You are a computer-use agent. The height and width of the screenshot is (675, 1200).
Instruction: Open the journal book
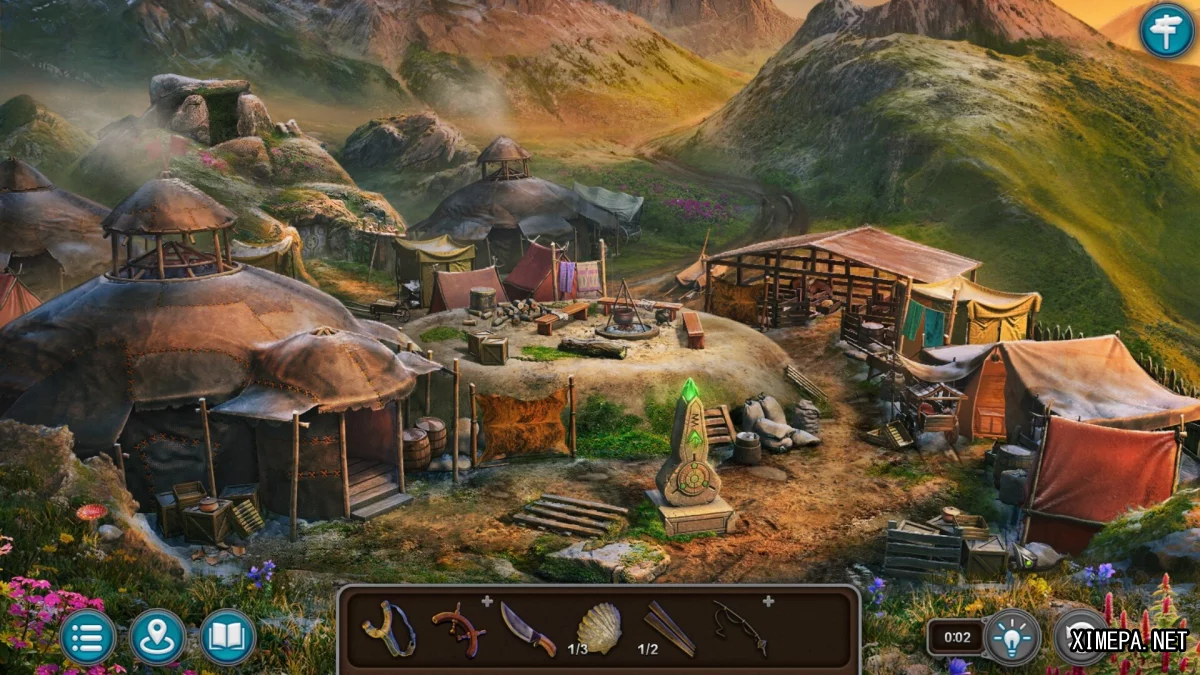click(x=228, y=637)
